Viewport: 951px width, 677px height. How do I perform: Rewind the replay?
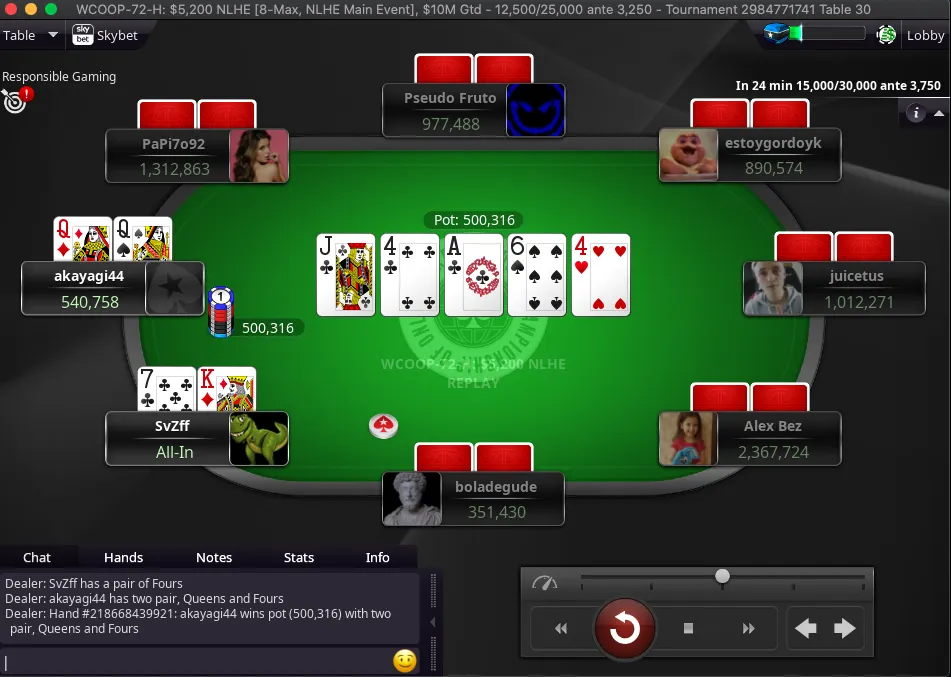click(x=561, y=629)
